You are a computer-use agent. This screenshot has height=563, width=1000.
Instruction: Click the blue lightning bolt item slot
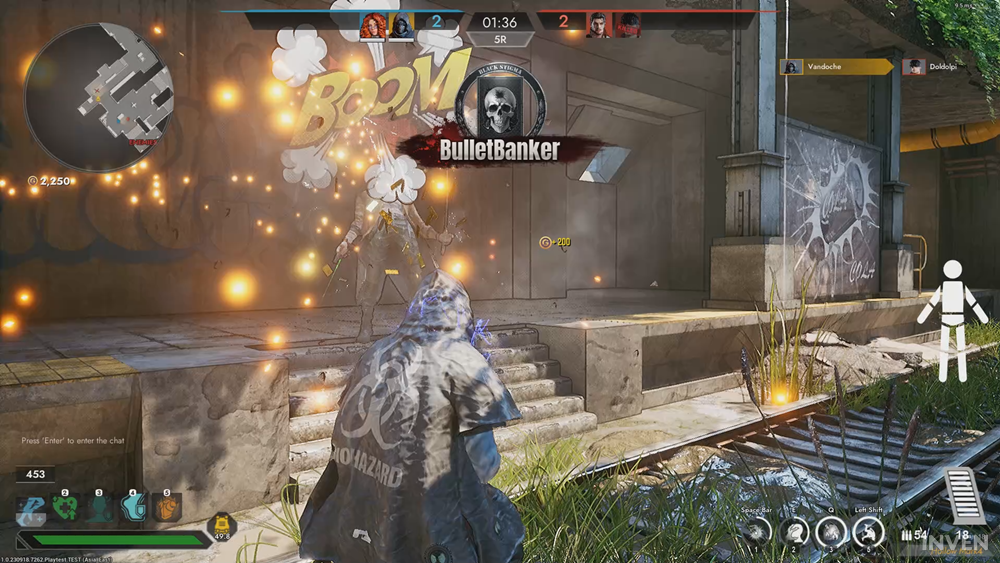tap(31, 508)
